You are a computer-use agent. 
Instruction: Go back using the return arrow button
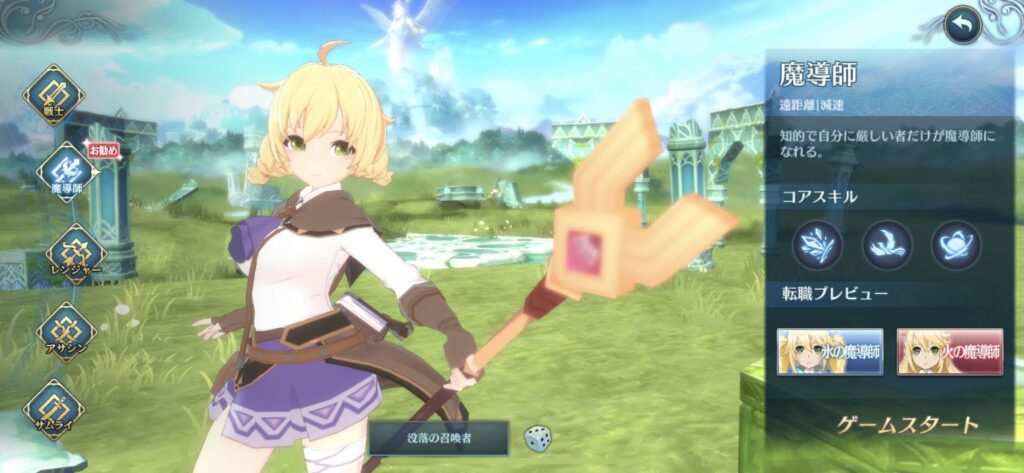[962, 25]
